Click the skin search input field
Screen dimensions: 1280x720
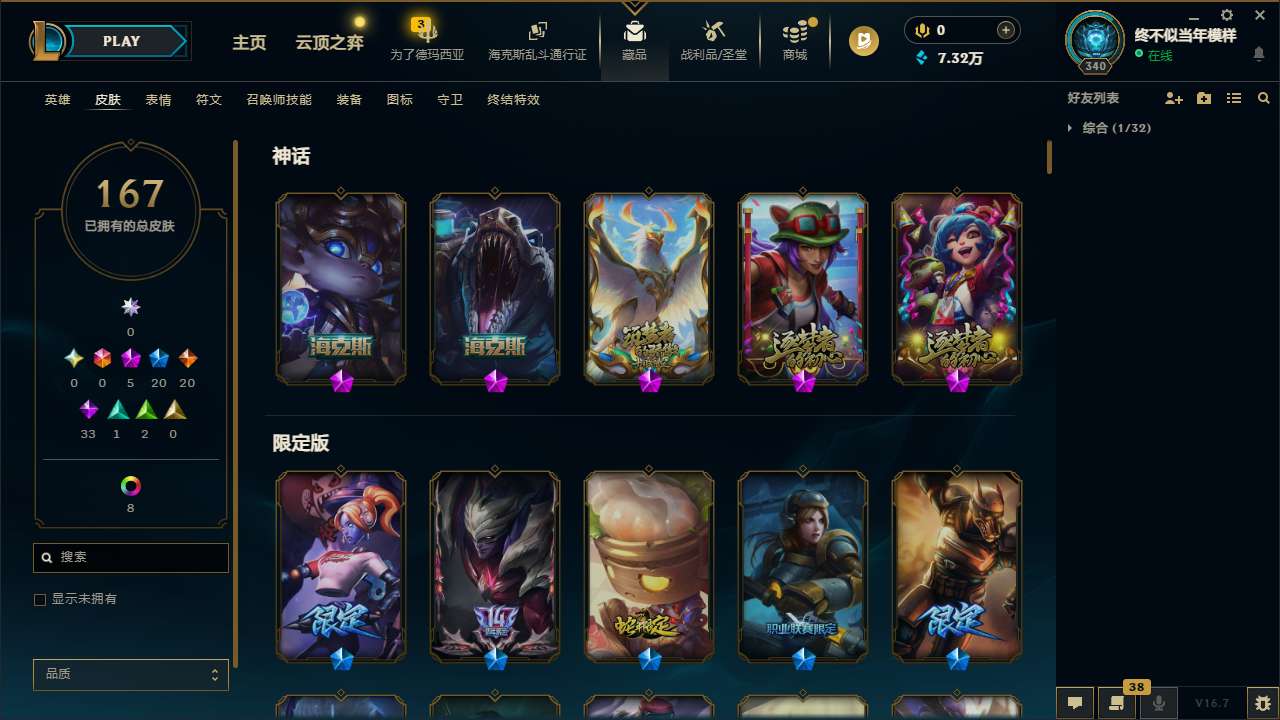point(130,557)
